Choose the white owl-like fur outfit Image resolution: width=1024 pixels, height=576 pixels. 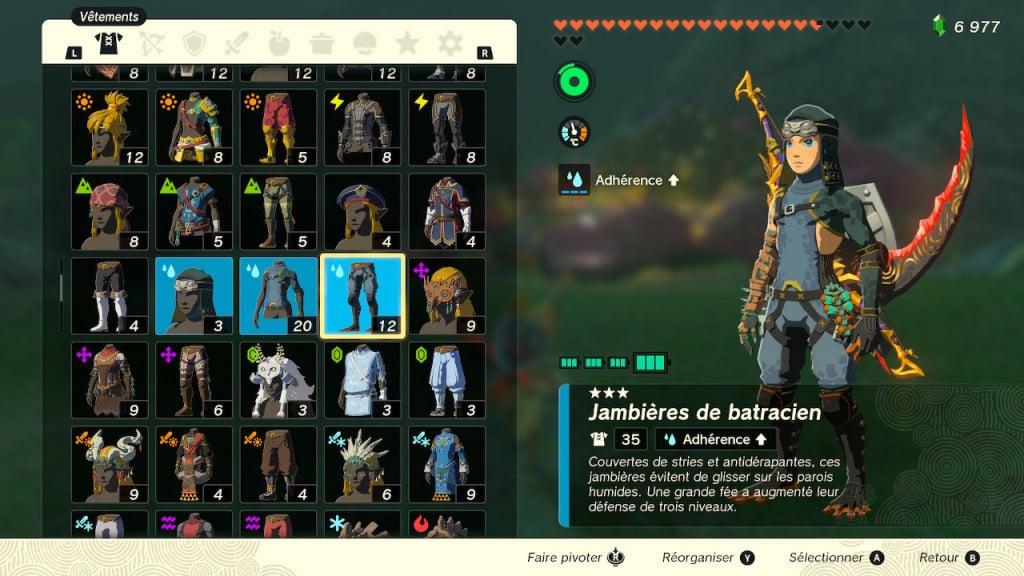pyautogui.click(x=278, y=380)
